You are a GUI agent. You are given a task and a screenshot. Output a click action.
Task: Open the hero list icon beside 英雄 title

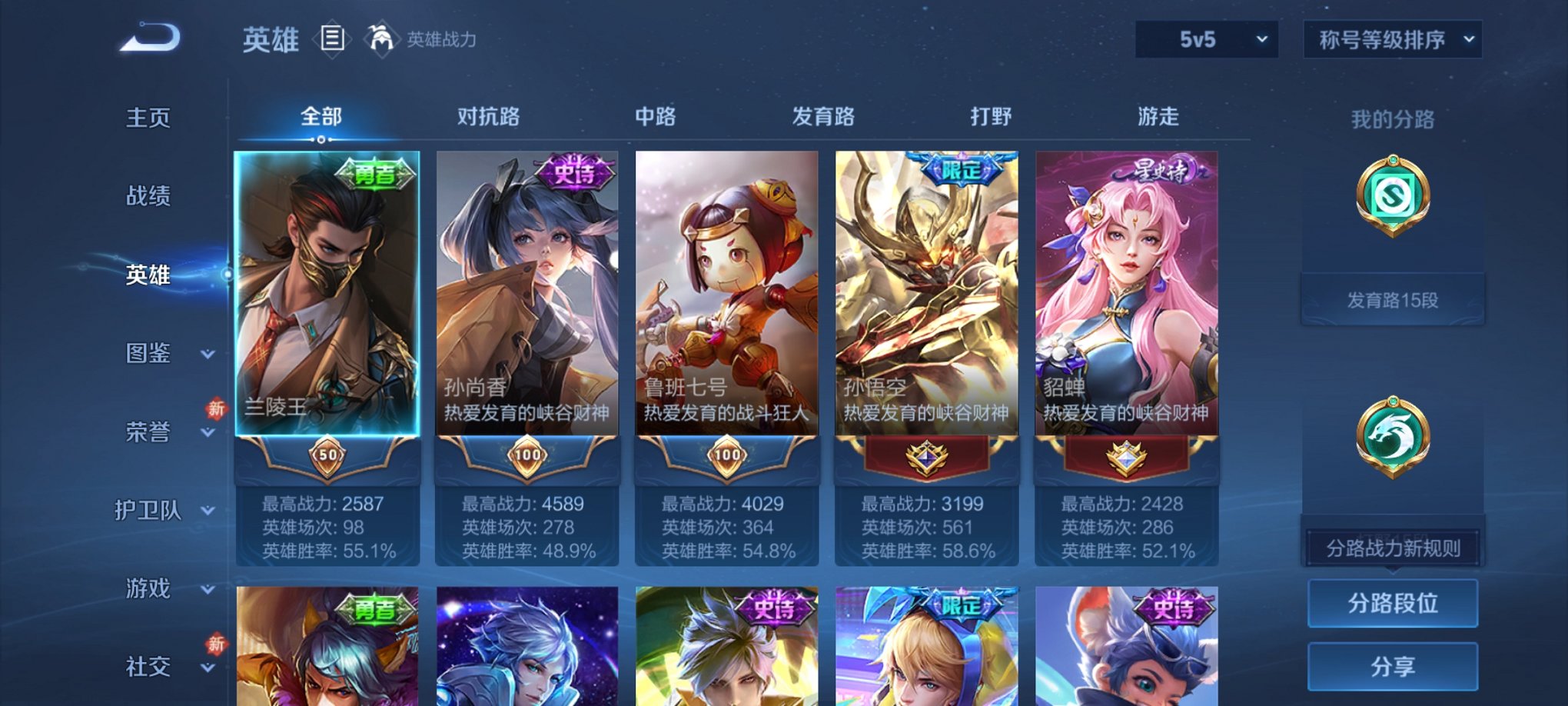click(332, 39)
